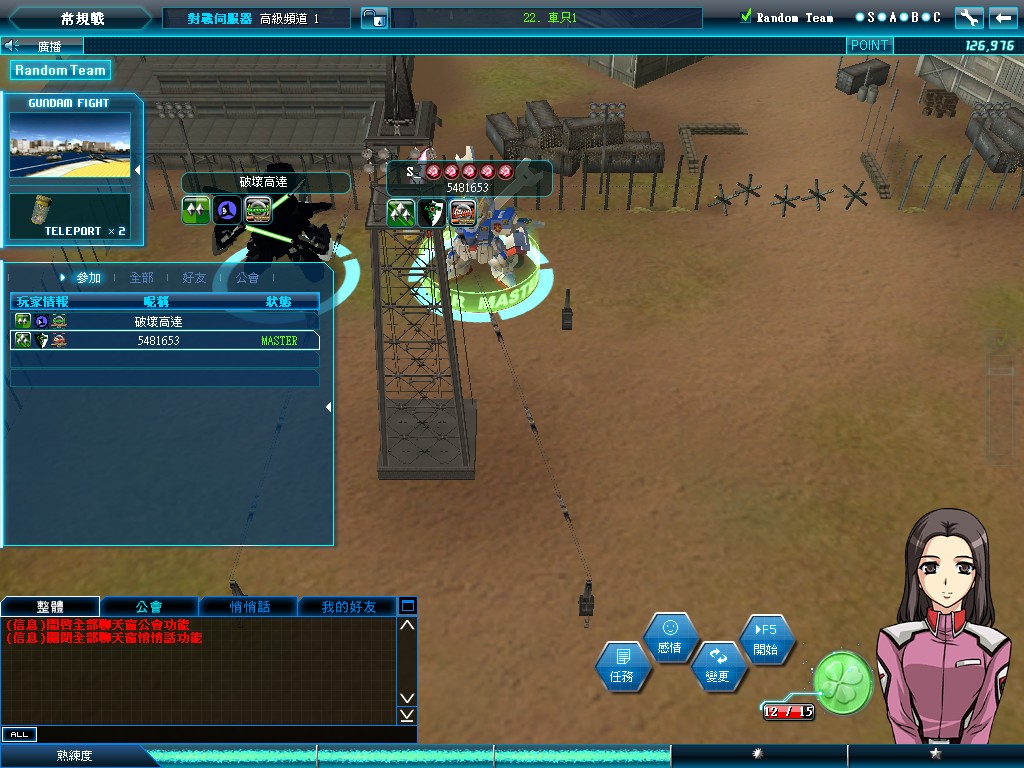
Task: Click the 變更 change hexagon button
Action: pos(718,666)
